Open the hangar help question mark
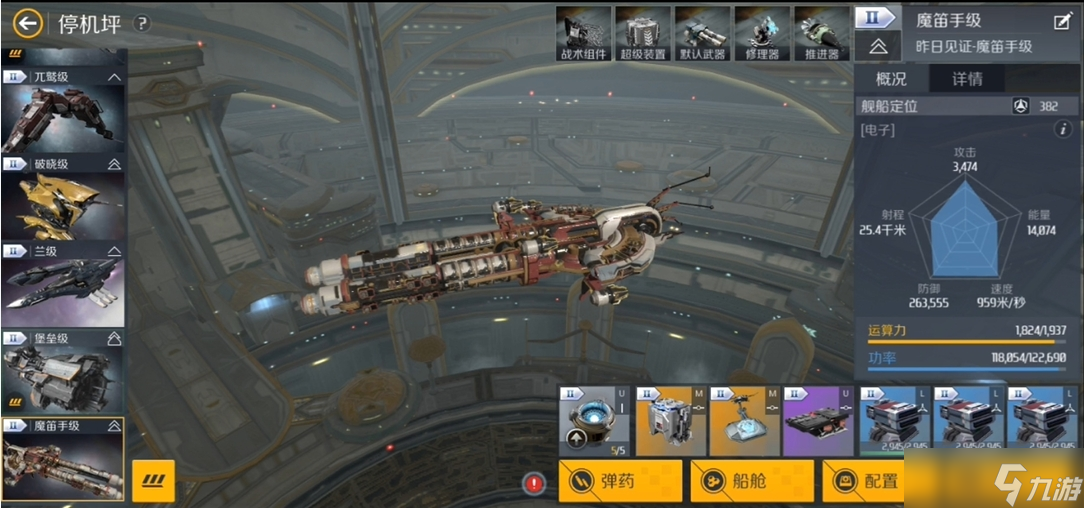Screen dimensions: 1084x508 [142, 23]
